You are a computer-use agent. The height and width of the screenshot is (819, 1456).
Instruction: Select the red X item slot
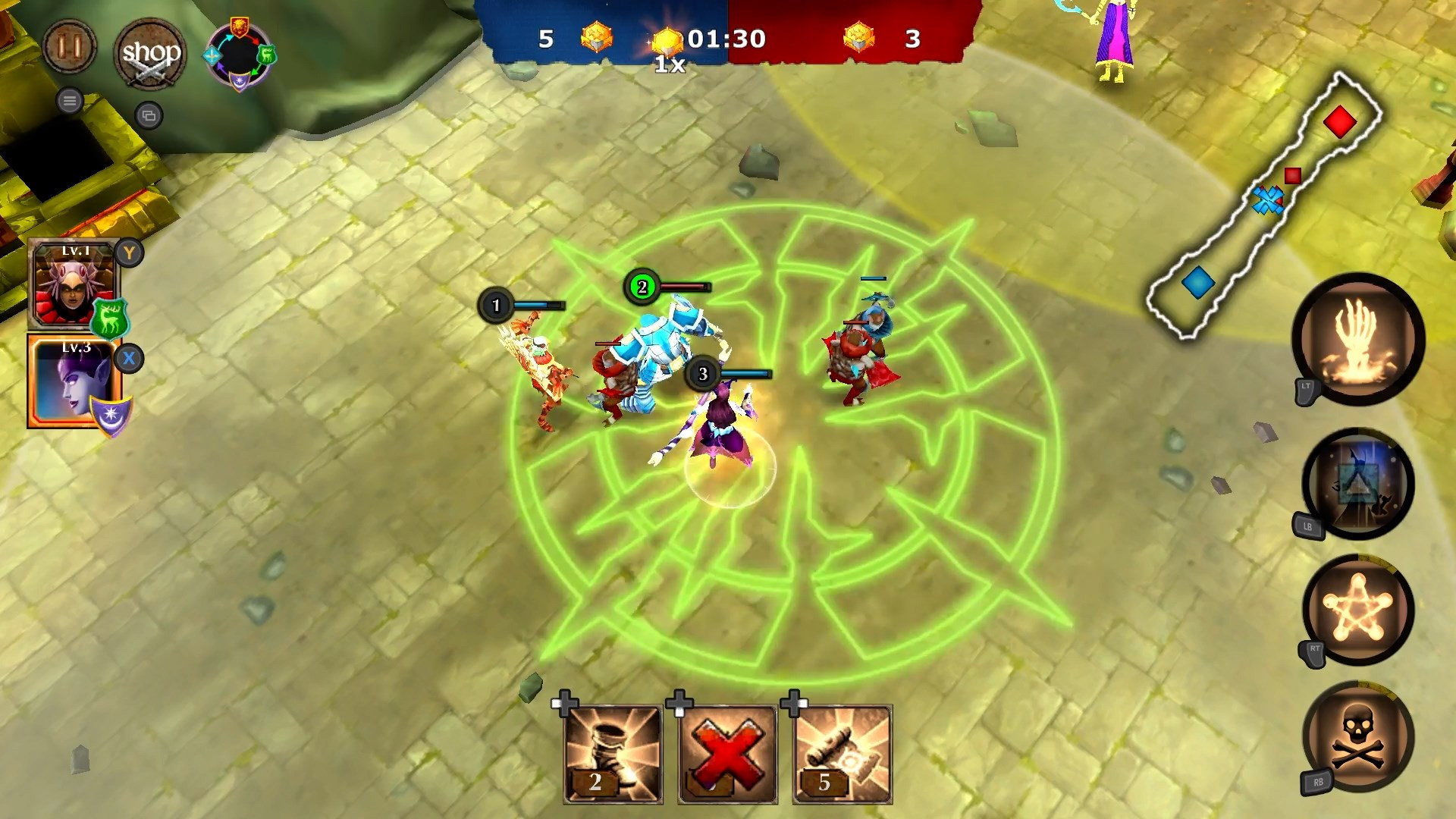[727, 755]
